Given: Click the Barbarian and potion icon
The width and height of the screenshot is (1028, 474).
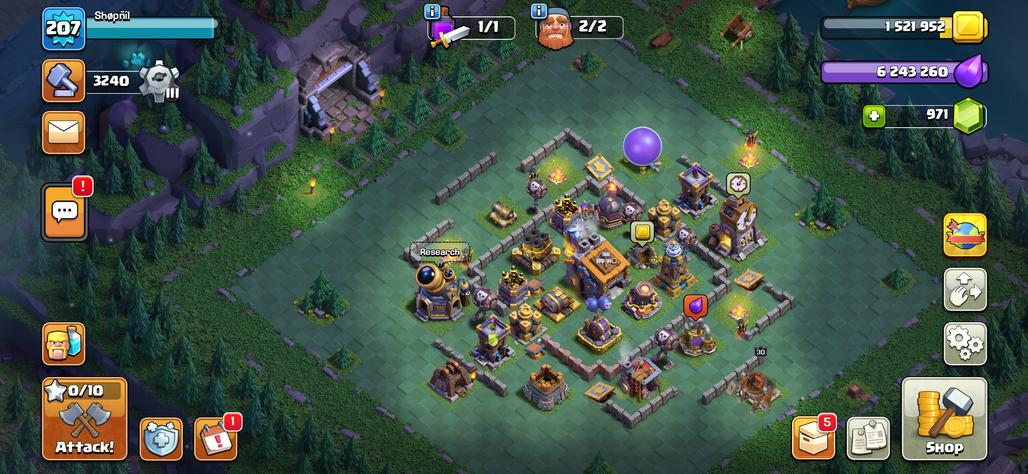Looking at the screenshot, I should click(63, 343).
